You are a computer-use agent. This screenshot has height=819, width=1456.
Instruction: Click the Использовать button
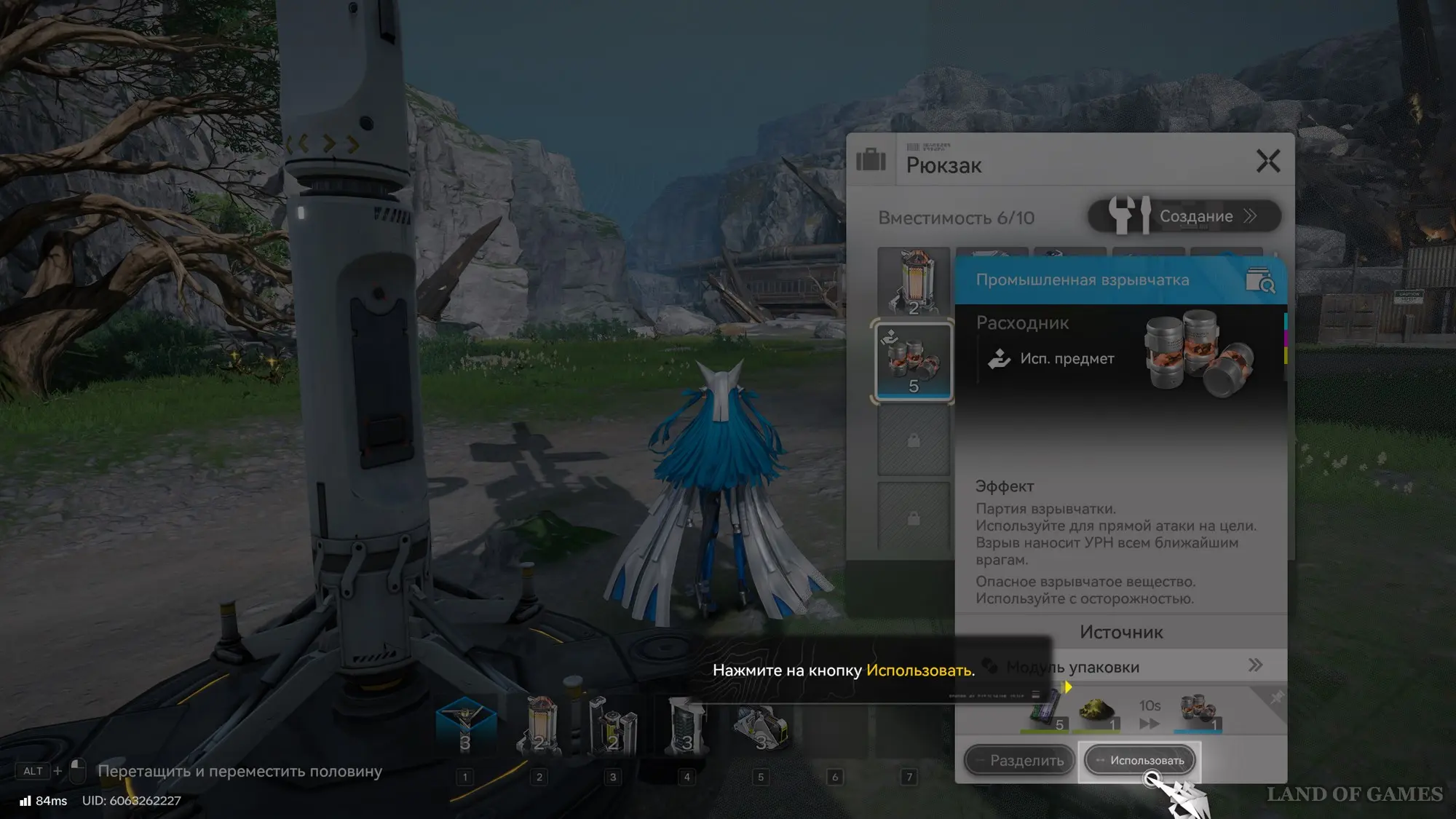[x=1140, y=760]
